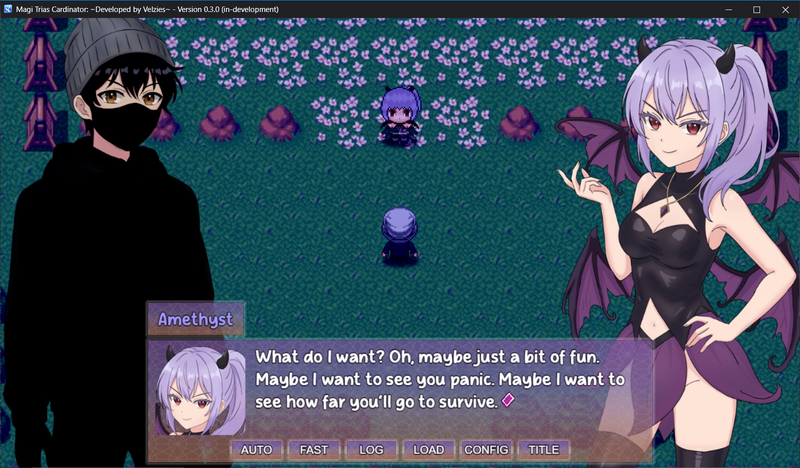Open the CONFIG settings
Screen dimensions: 800x468
(x=487, y=450)
